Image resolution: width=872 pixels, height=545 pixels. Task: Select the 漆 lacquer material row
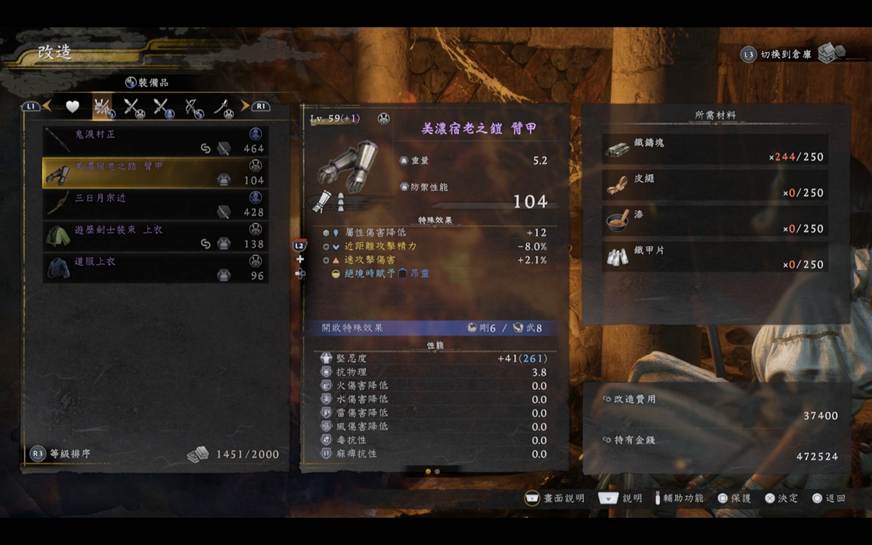(x=716, y=222)
